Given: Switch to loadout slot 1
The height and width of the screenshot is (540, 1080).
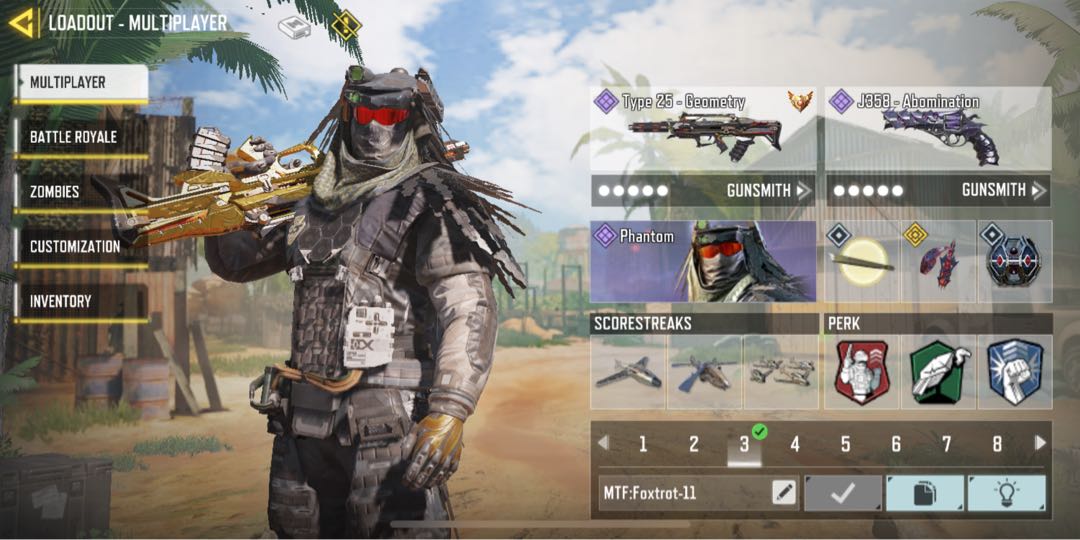Looking at the screenshot, I should coord(643,444).
